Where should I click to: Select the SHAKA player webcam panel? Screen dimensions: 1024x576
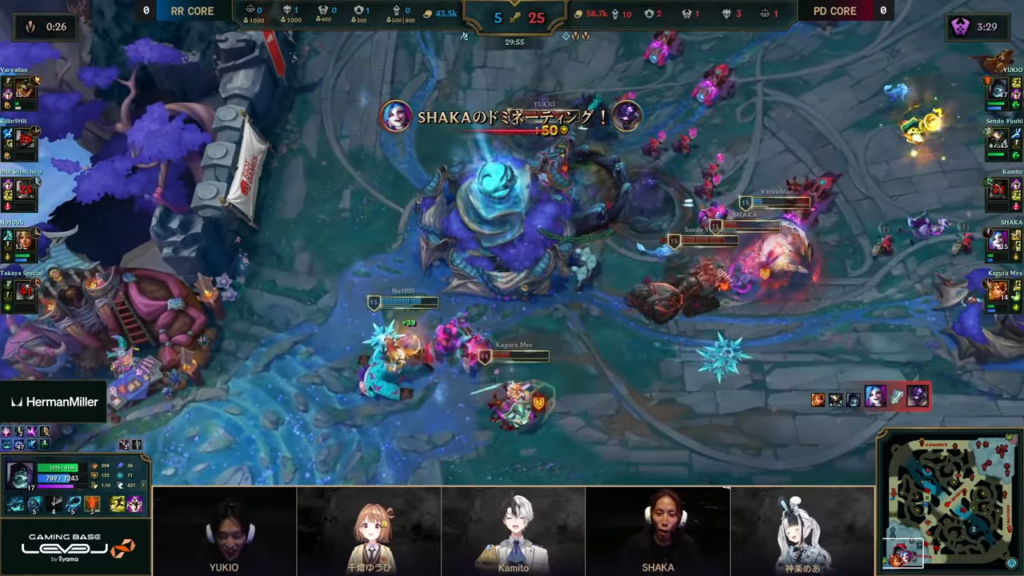657,530
